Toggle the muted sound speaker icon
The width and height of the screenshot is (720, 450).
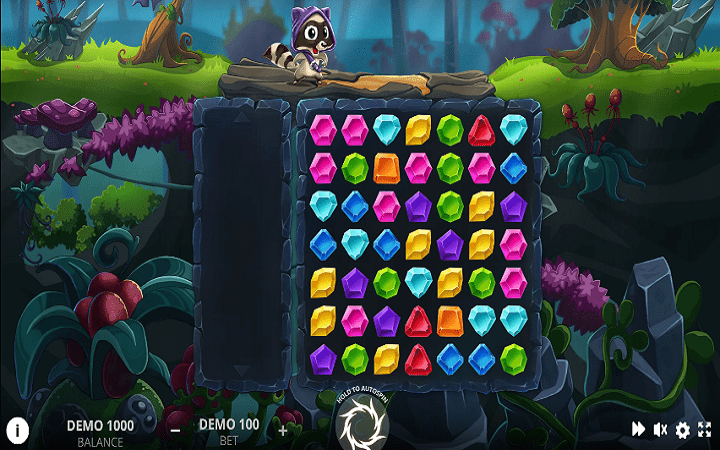pyautogui.click(x=660, y=430)
